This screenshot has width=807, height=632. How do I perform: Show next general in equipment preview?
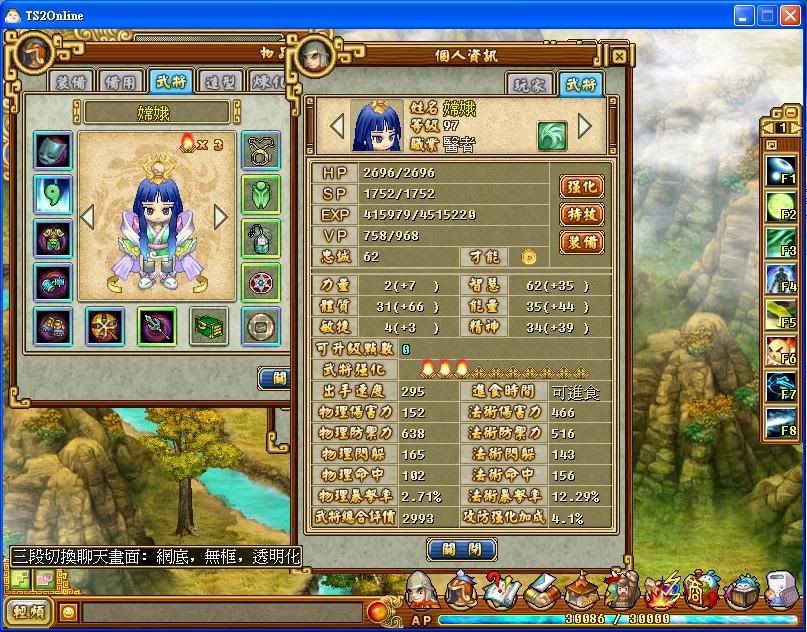221,216
